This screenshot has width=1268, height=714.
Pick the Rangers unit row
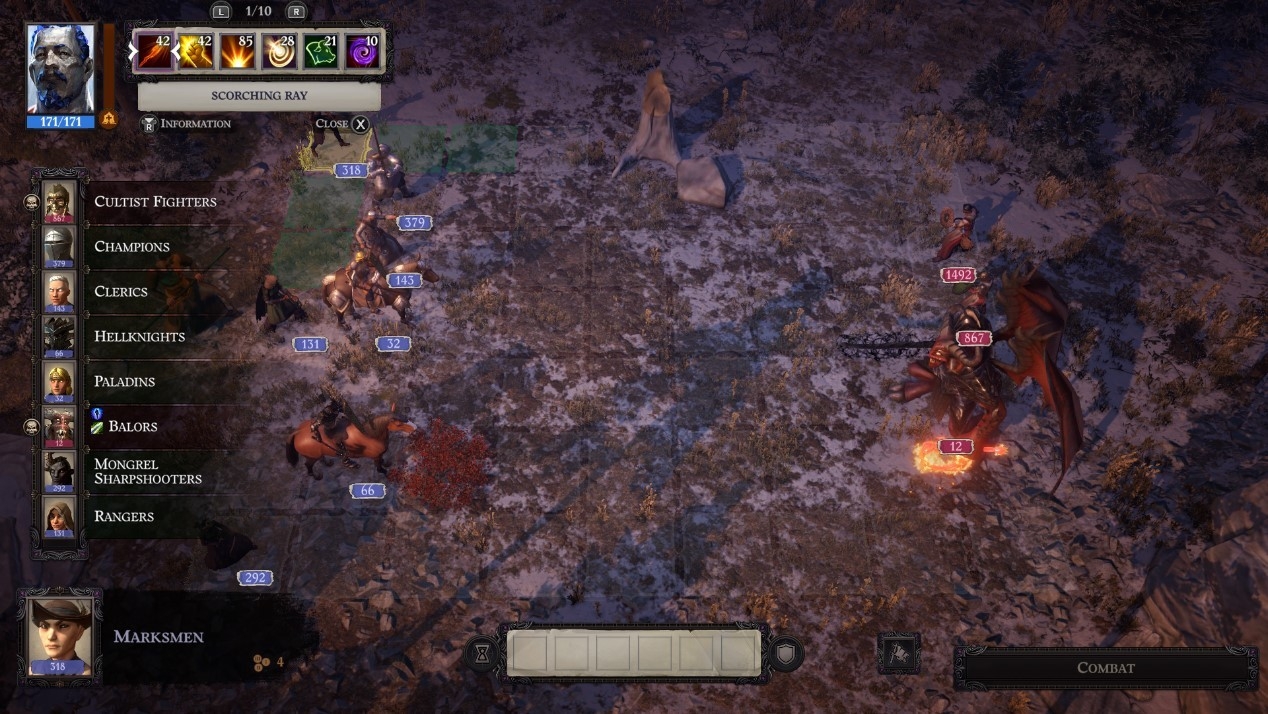coord(123,517)
